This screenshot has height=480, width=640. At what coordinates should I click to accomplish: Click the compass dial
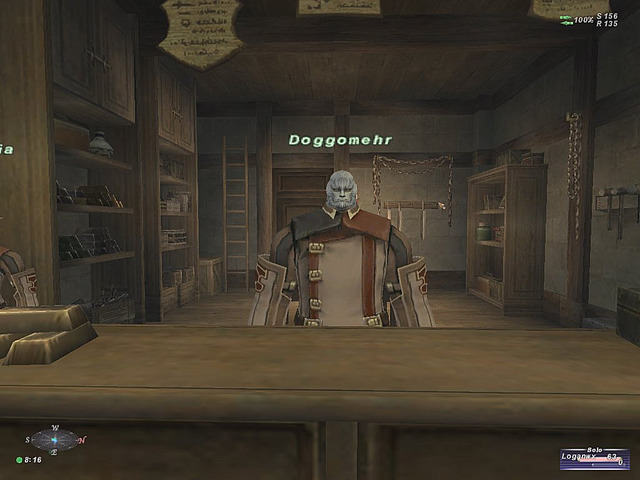tap(55, 439)
